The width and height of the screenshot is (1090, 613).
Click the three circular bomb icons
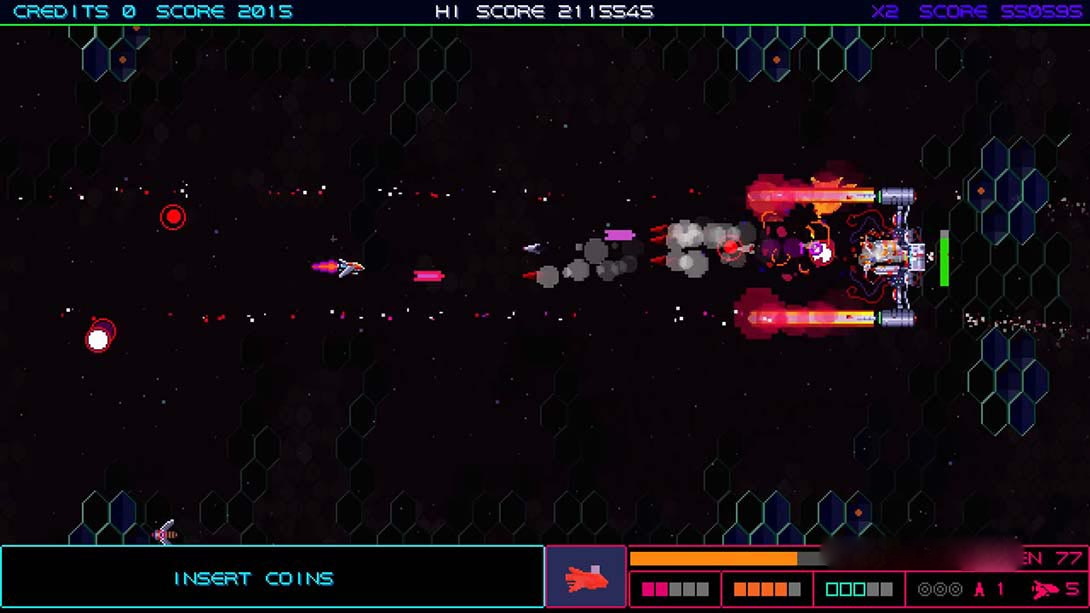pyautogui.click(x=940, y=590)
